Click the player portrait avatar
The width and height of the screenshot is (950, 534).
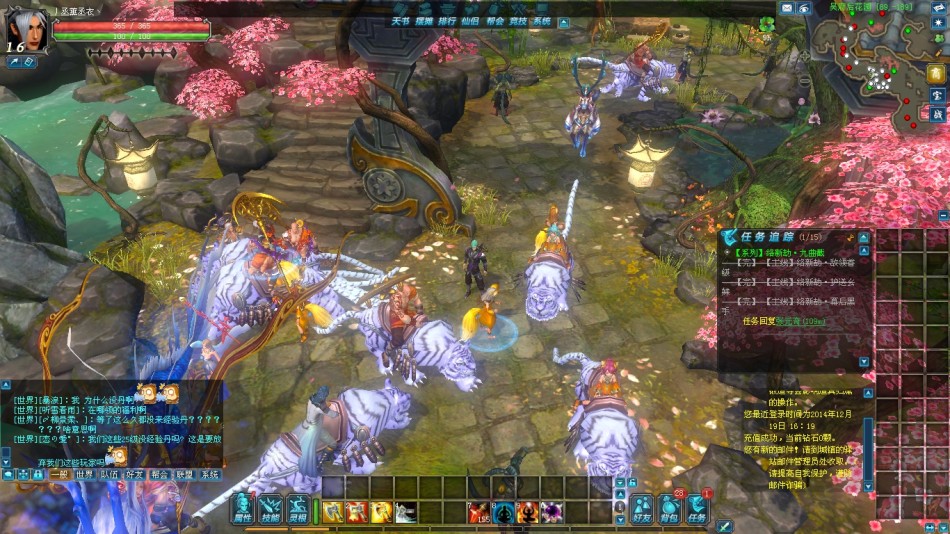[x=27, y=28]
